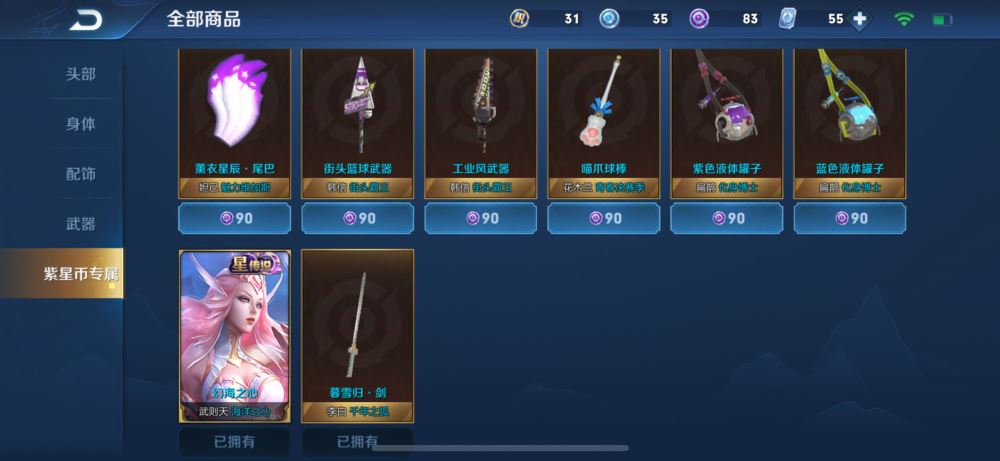View the 工业风武器 item card
This screenshot has width=1000, height=461.
tap(481, 122)
